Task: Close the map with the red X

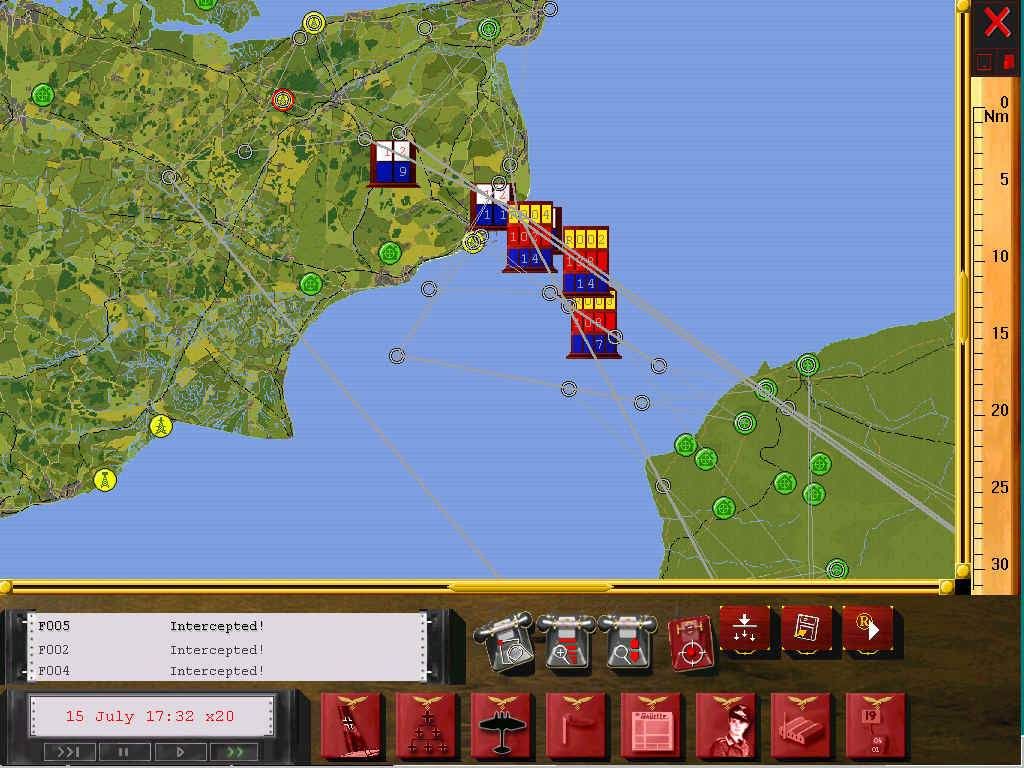Action: (996, 21)
